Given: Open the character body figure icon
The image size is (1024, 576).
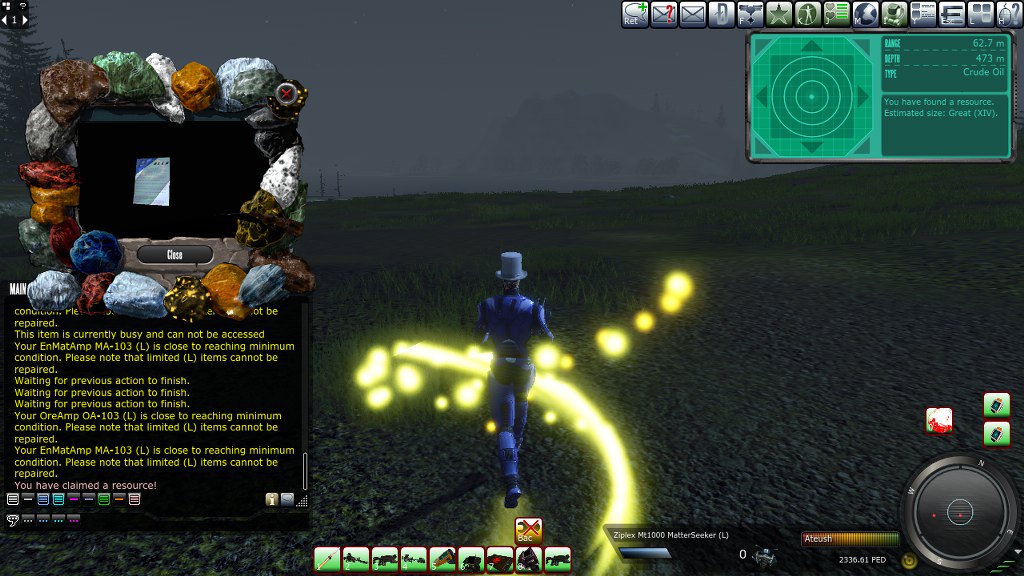Looking at the screenshot, I should point(808,14).
